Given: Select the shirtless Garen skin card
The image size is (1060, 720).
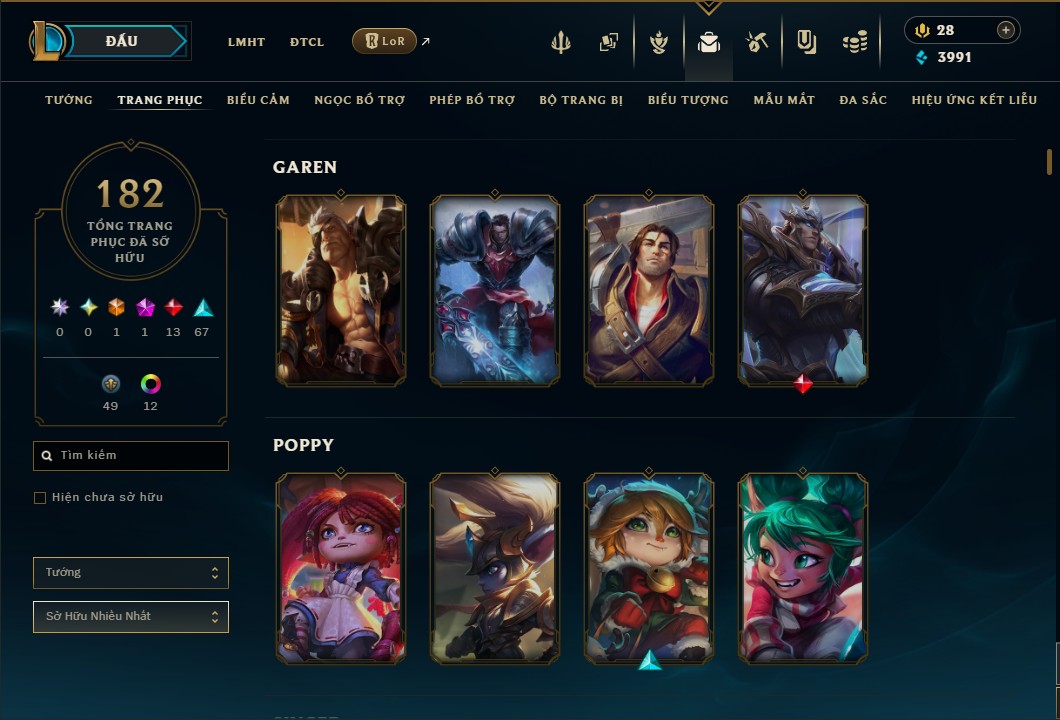Looking at the screenshot, I should click(341, 290).
